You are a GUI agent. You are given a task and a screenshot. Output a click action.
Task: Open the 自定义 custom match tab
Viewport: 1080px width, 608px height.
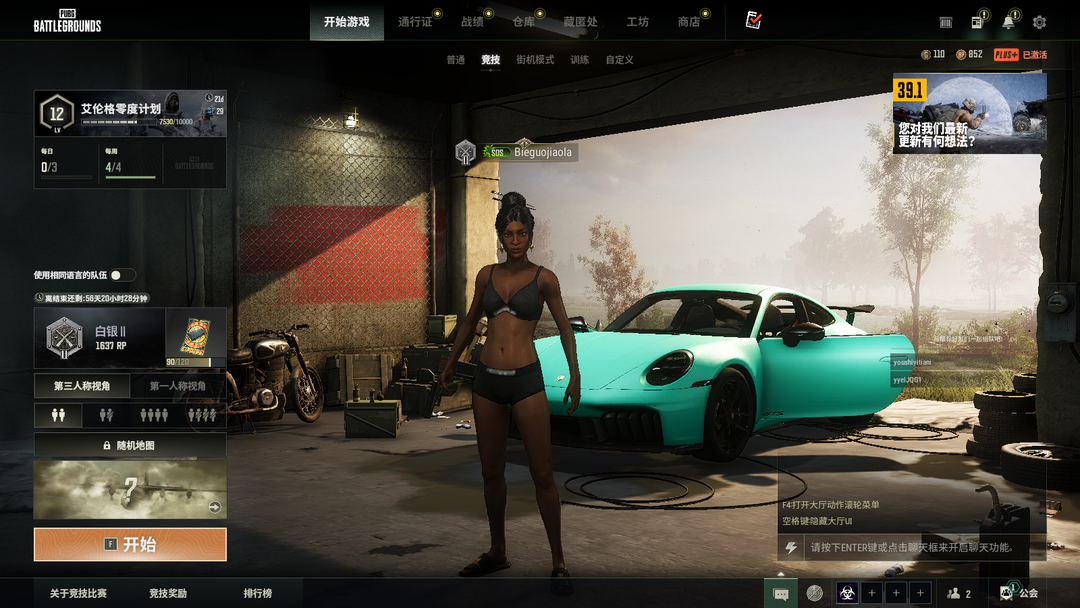click(619, 60)
